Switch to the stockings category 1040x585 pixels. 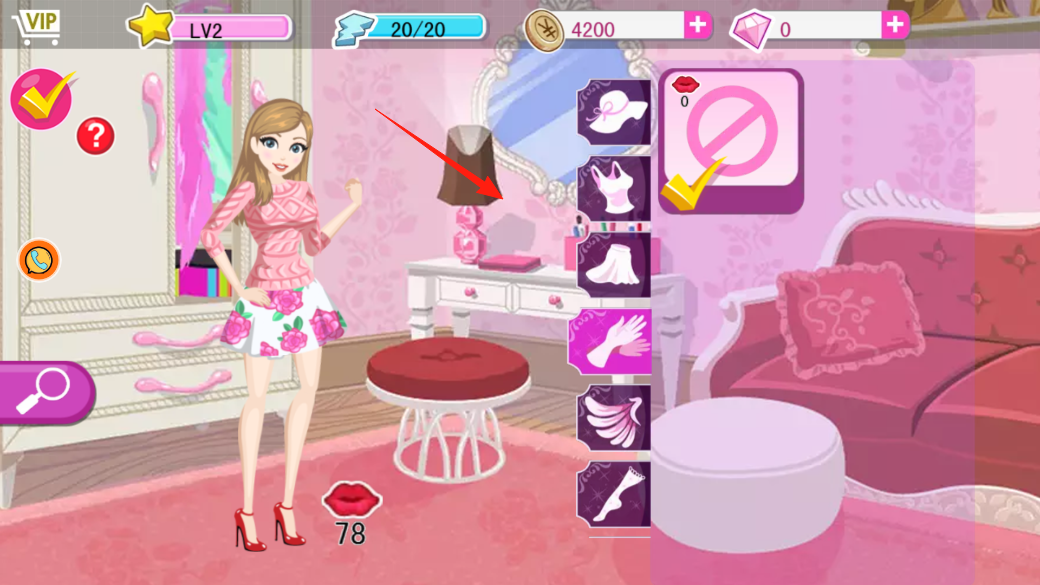coord(613,493)
